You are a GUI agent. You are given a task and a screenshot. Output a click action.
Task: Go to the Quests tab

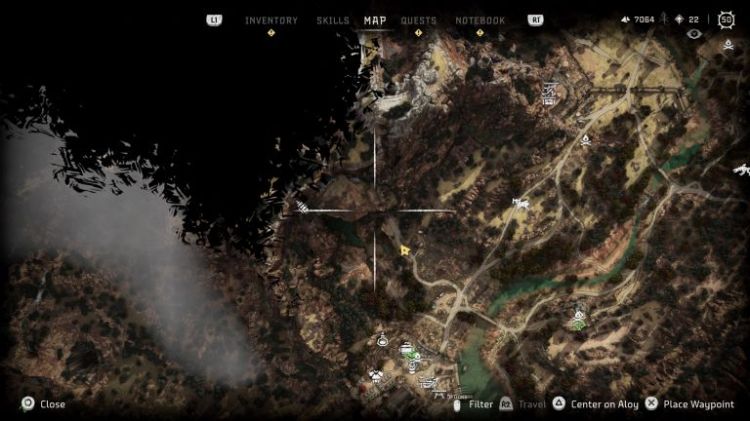pyautogui.click(x=418, y=20)
